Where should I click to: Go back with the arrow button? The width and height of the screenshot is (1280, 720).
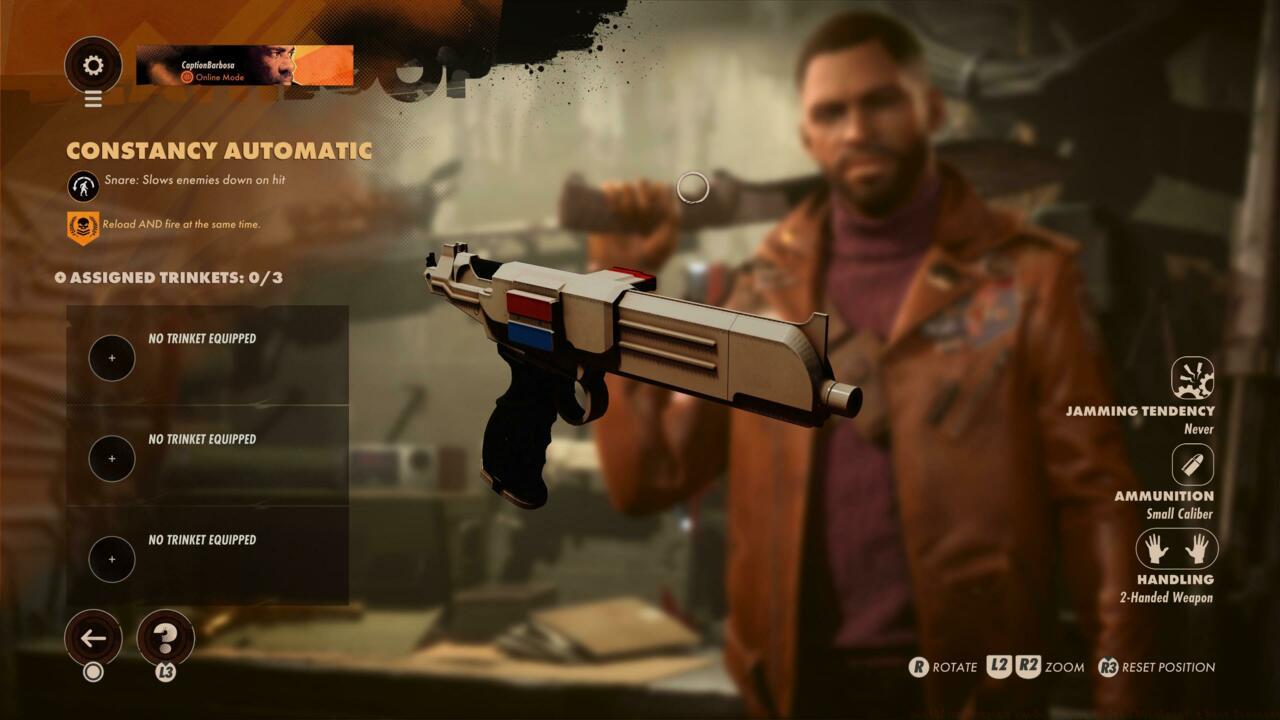pyautogui.click(x=93, y=638)
